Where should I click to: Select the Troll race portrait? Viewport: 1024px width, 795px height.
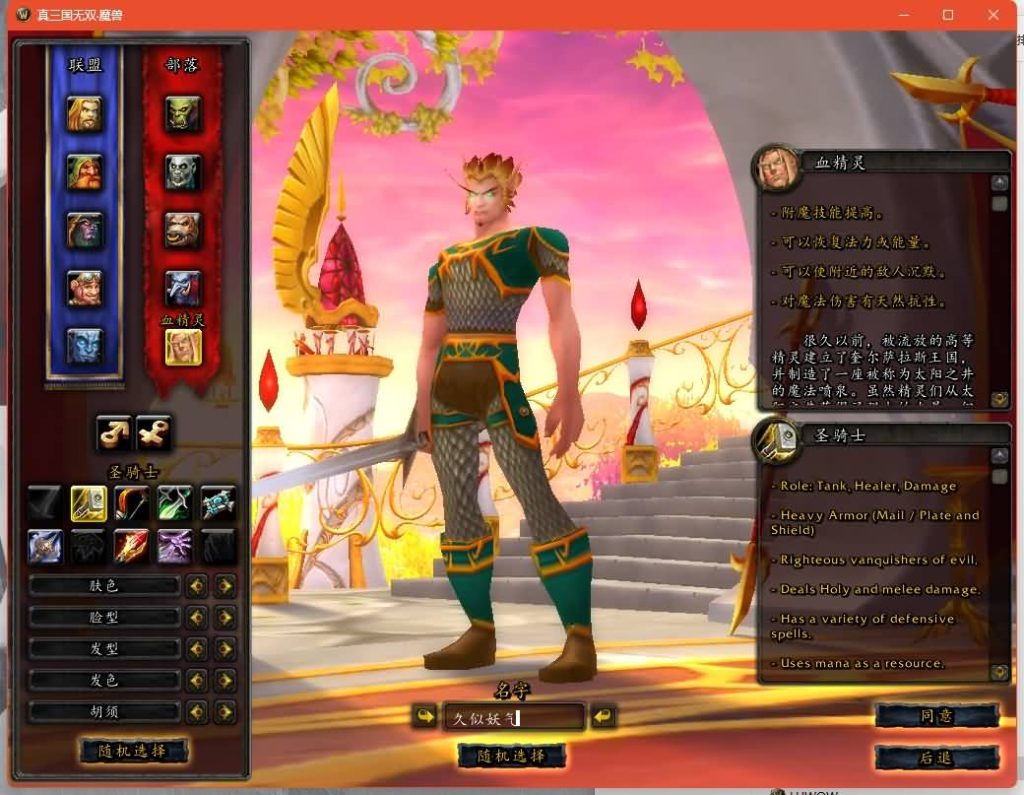[183, 288]
